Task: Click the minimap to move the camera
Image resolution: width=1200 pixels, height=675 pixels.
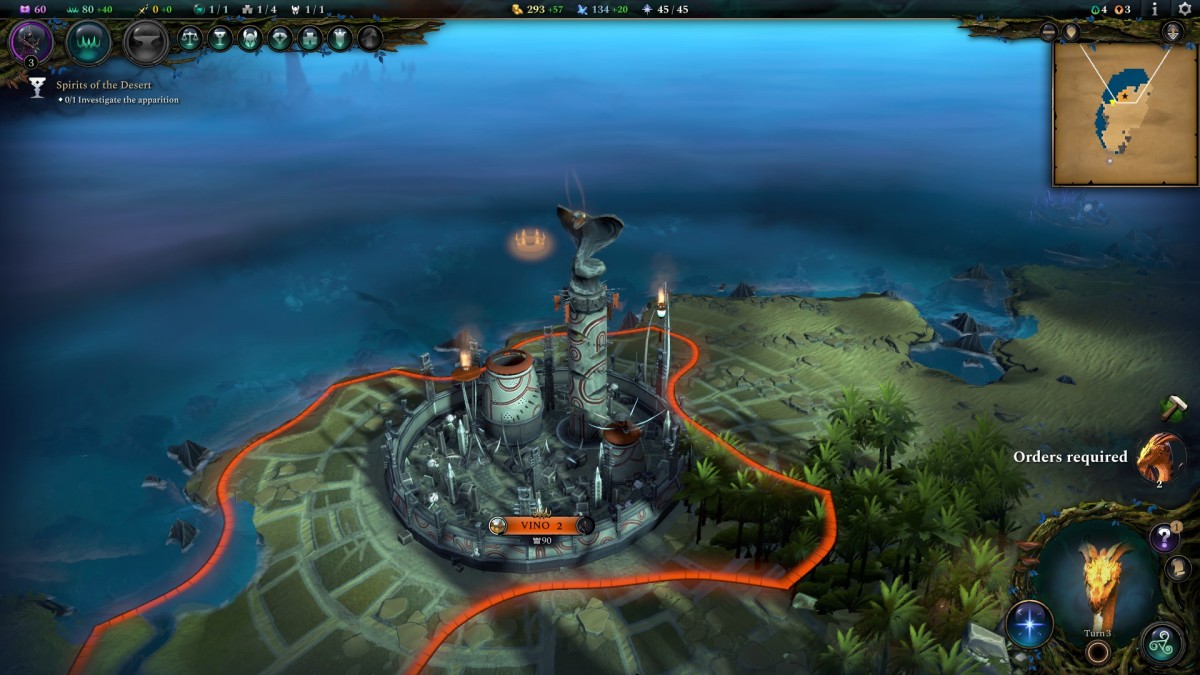Action: pos(1125,113)
